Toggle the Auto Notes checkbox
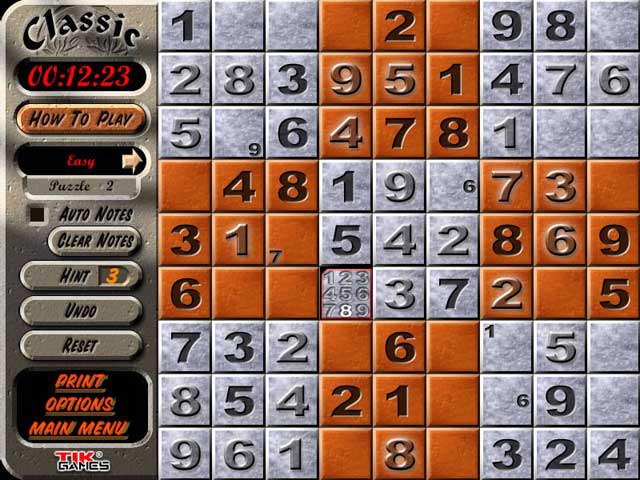640x480 pixels. coord(37,213)
